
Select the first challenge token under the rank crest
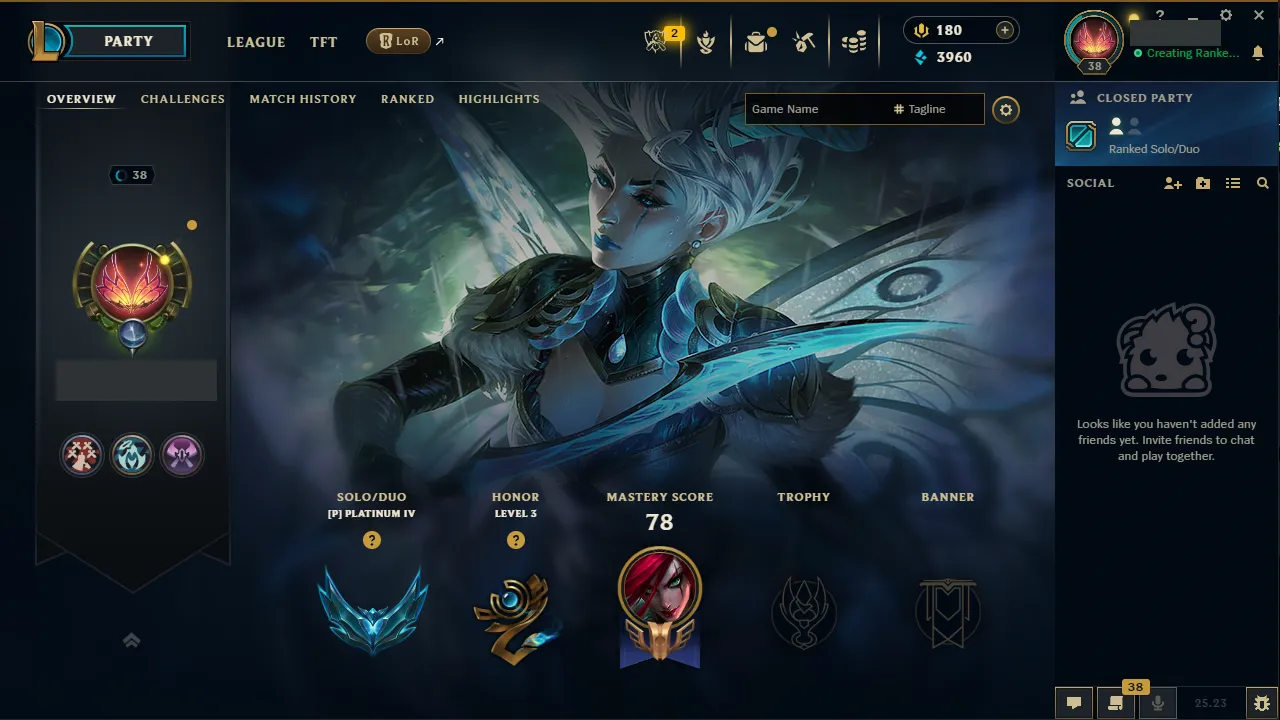click(x=82, y=455)
